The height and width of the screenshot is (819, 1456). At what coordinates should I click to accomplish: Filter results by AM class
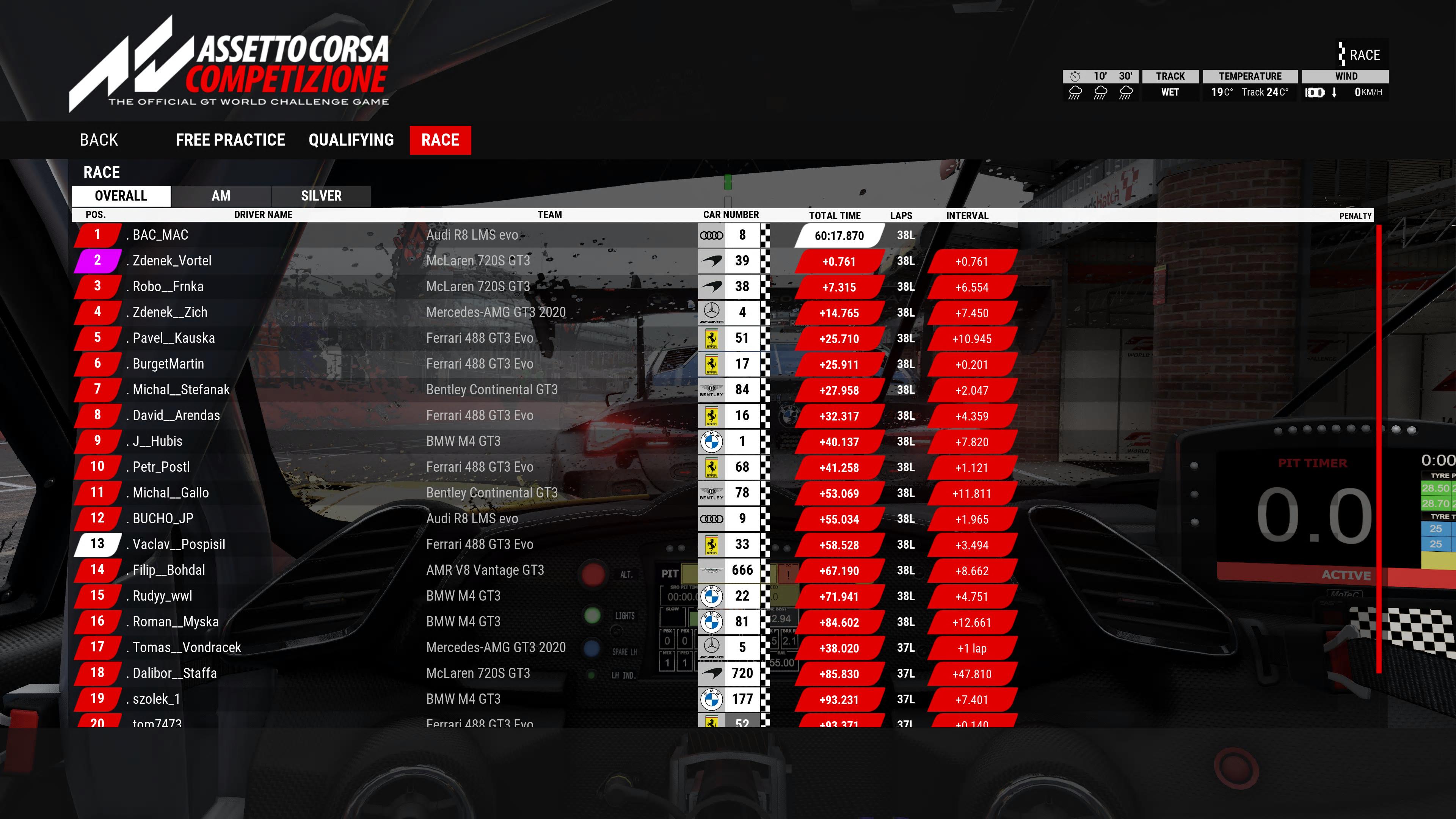[220, 196]
